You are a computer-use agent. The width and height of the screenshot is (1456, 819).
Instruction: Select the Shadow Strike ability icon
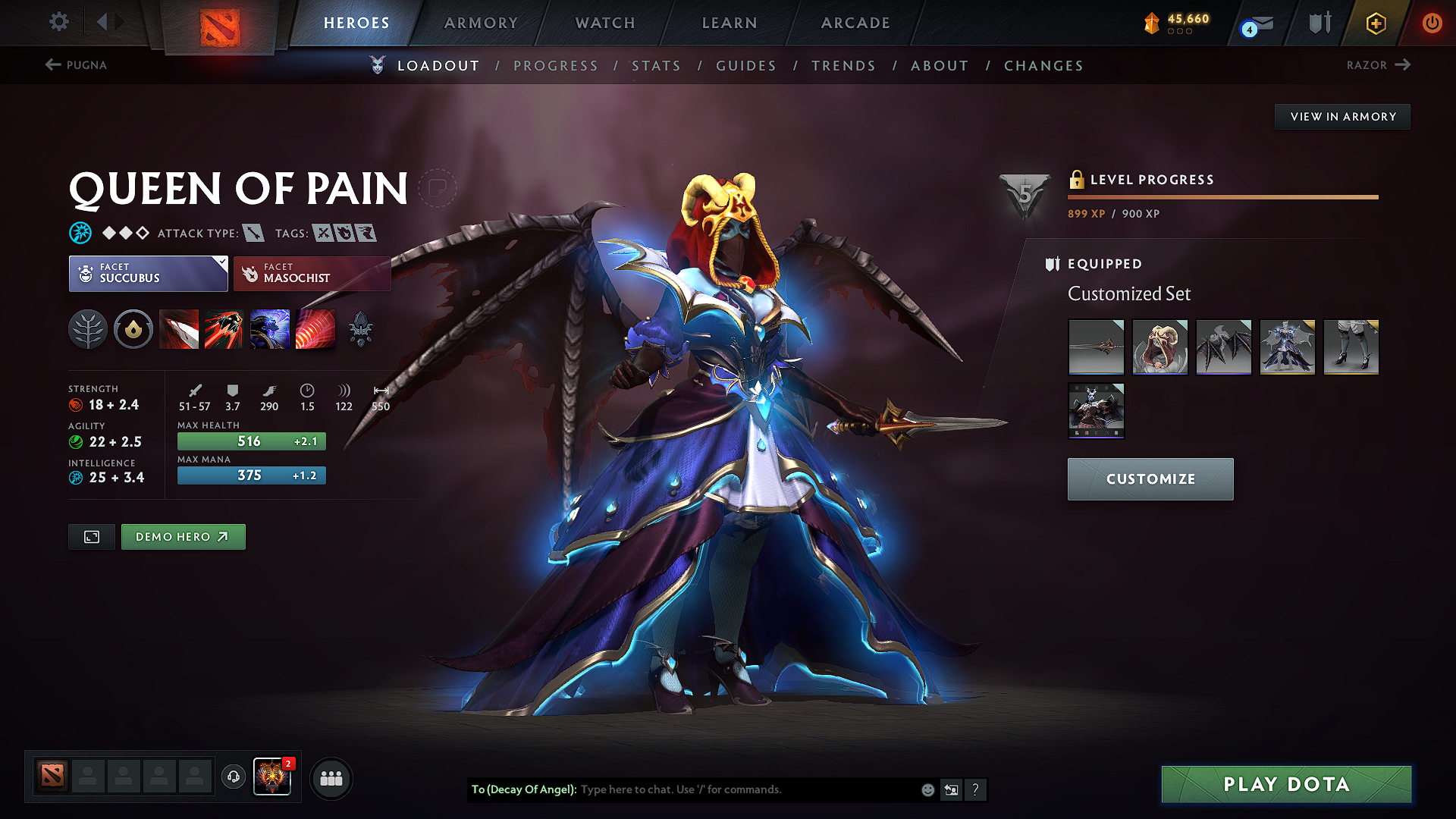[180, 329]
